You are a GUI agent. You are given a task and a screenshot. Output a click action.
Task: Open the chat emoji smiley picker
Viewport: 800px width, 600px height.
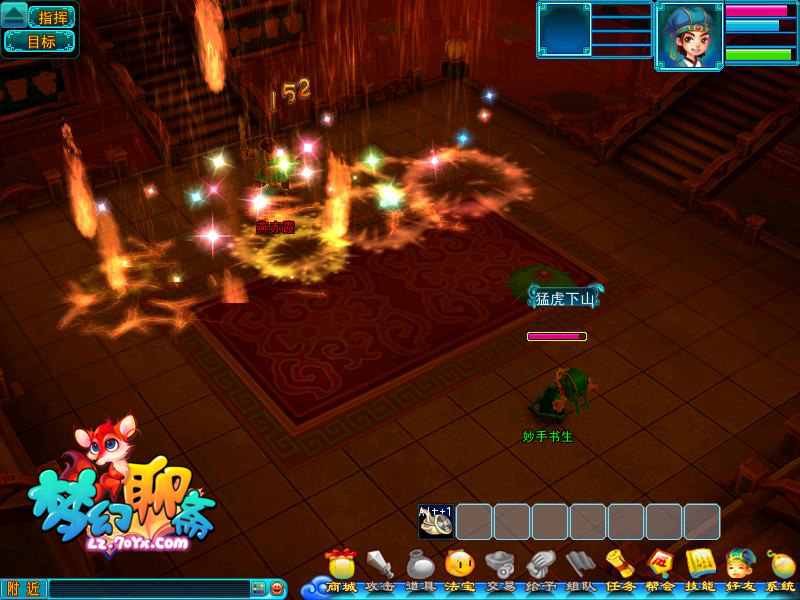click(276, 589)
